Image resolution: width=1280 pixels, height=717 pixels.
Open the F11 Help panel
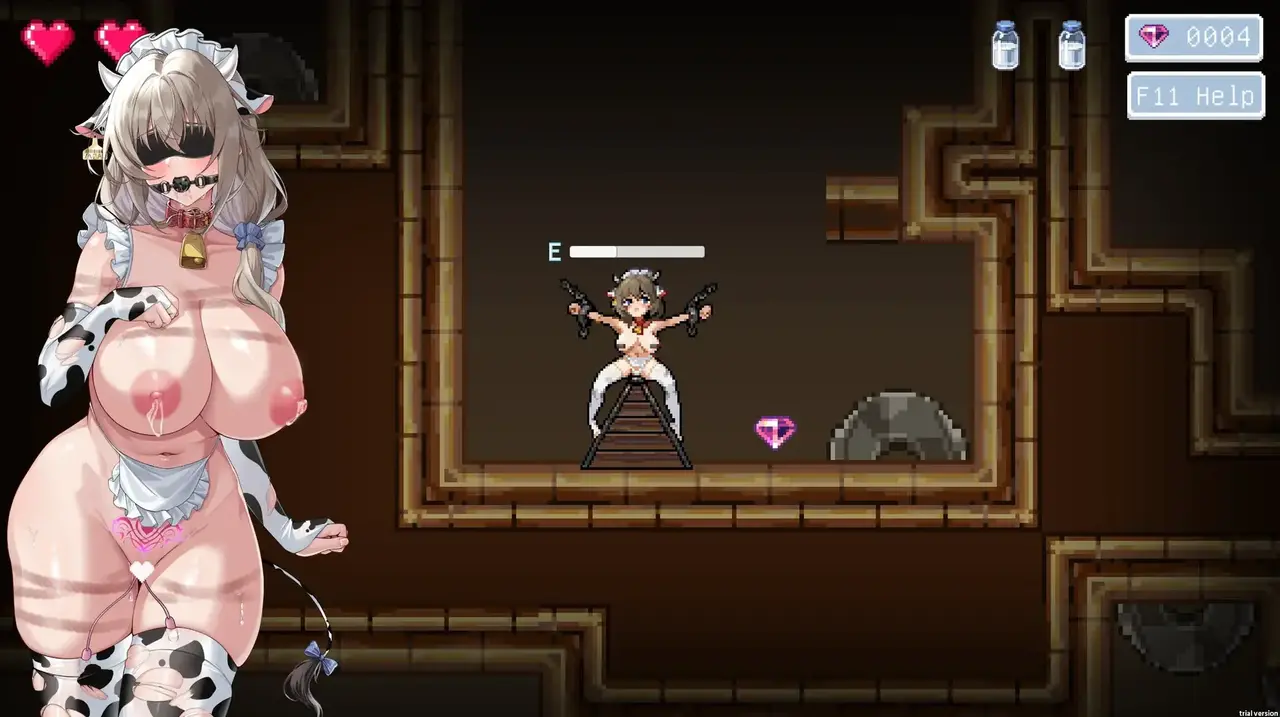[1194, 96]
